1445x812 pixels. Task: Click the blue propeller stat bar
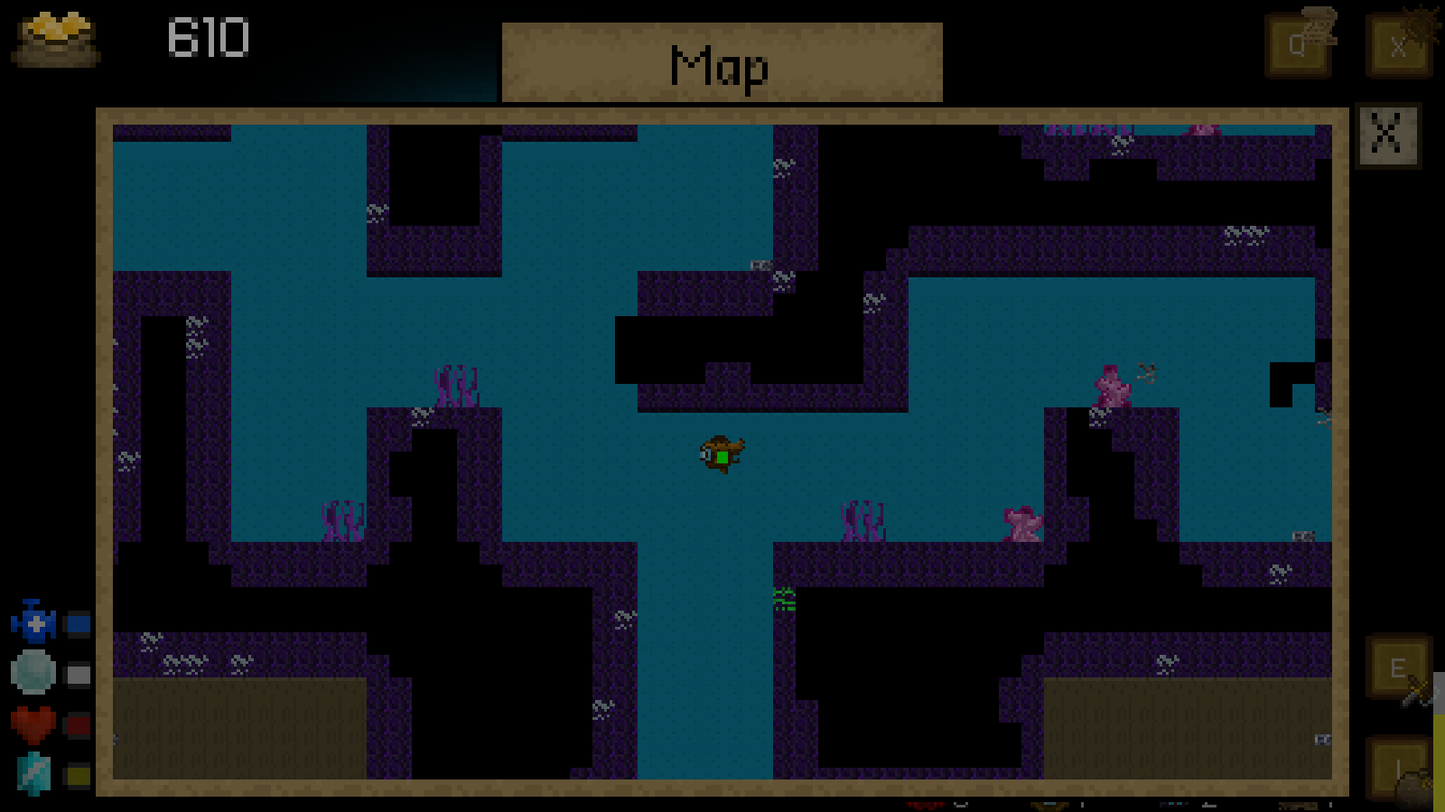tap(79, 622)
